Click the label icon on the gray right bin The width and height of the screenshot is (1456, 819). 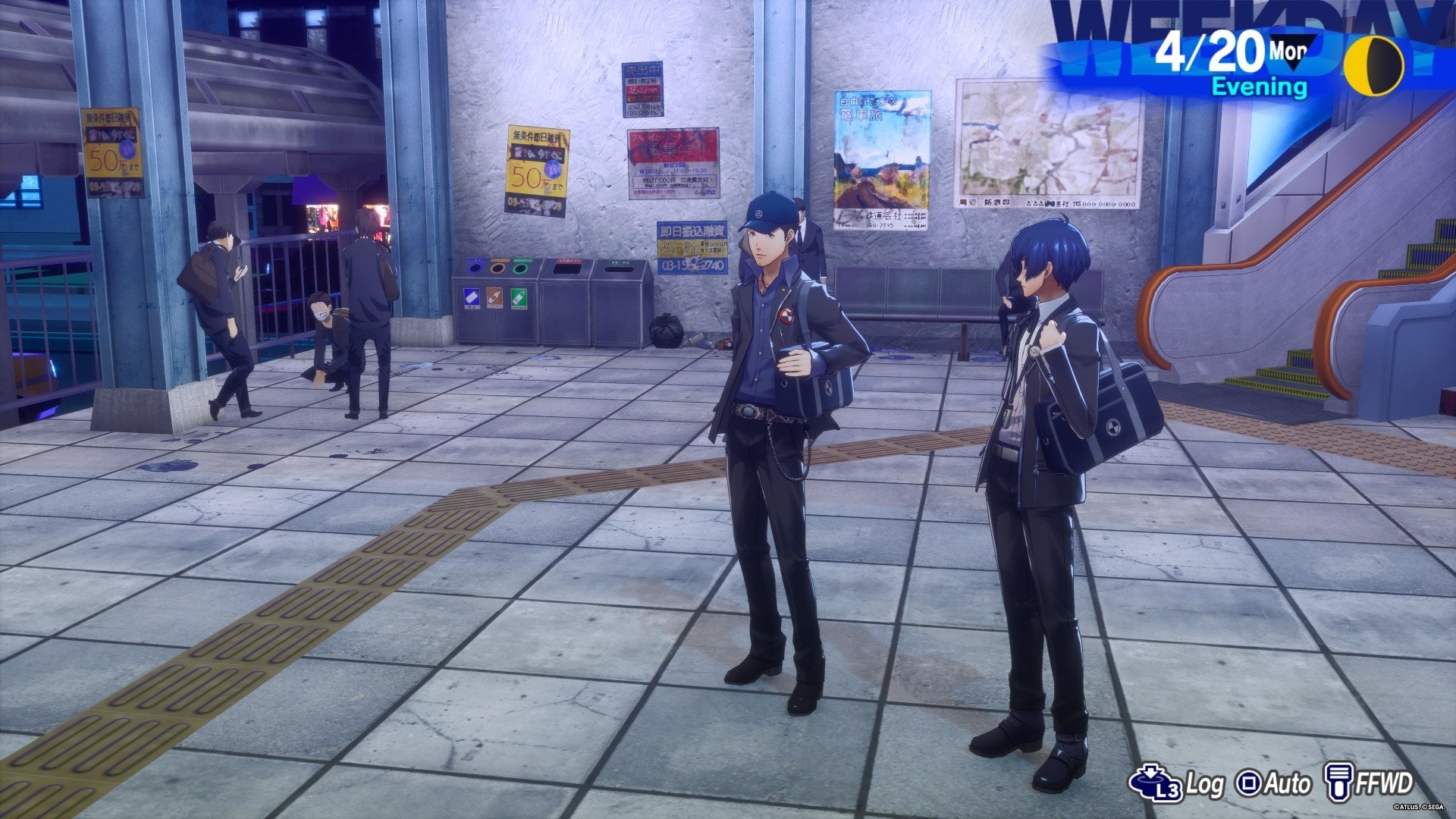620,262
